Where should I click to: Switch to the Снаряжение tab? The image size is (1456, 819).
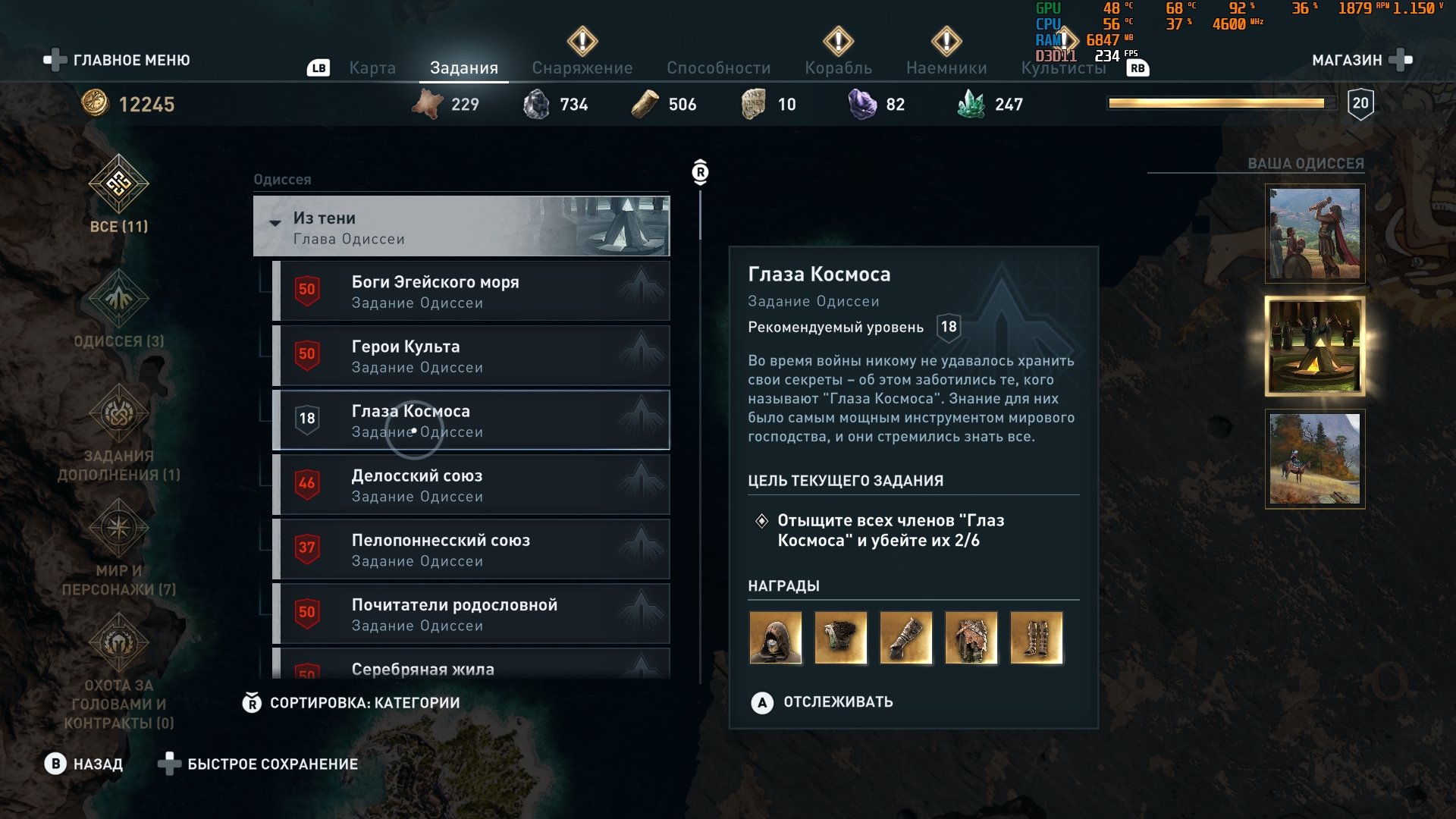tap(582, 68)
